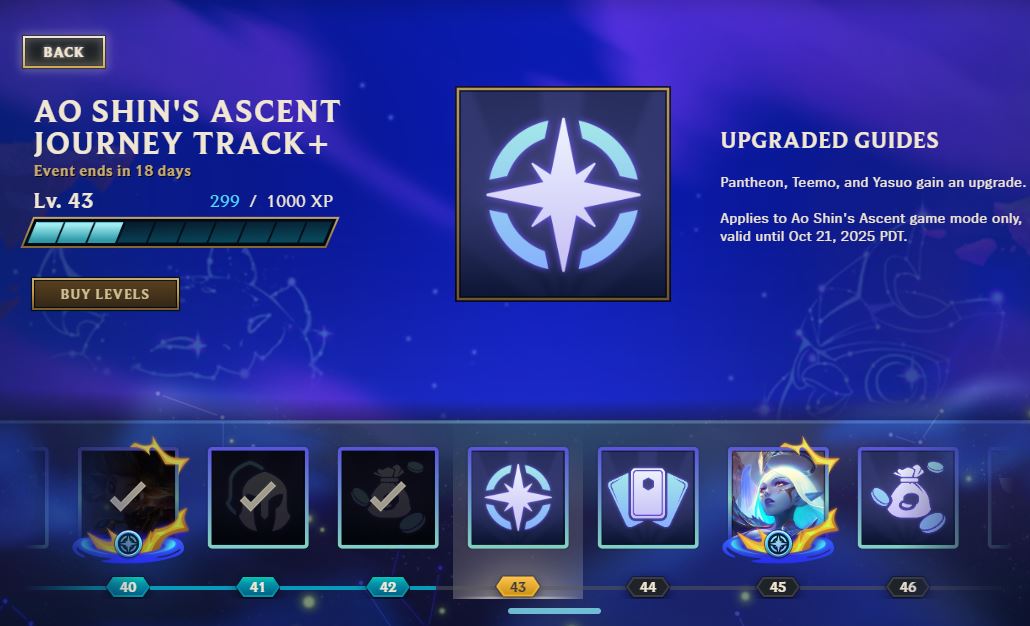
Task: Click the reward track horizontal scrollbar
Action: pyautogui.click(x=554, y=611)
